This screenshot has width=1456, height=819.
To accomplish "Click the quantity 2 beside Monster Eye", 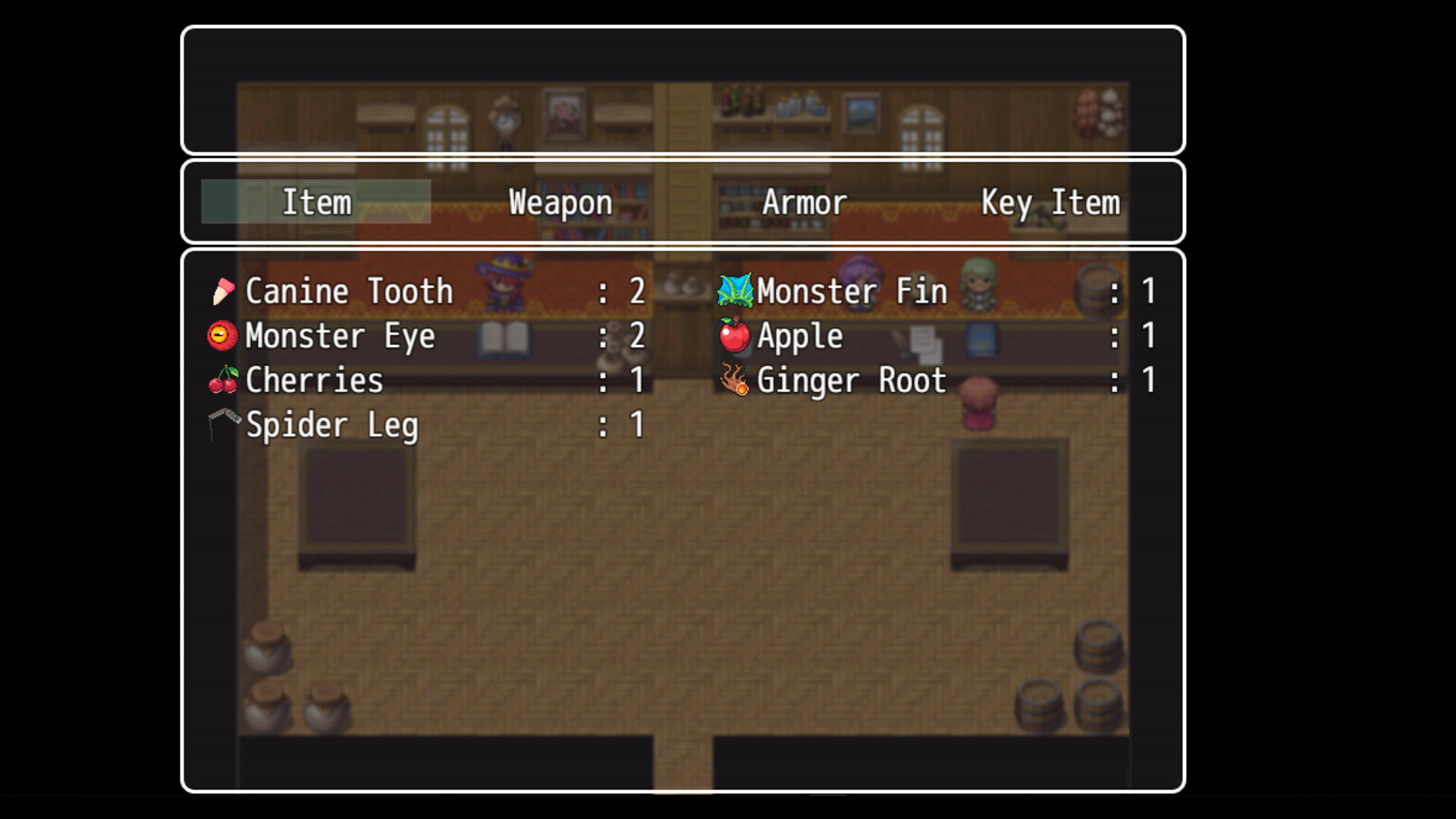I will click(637, 336).
